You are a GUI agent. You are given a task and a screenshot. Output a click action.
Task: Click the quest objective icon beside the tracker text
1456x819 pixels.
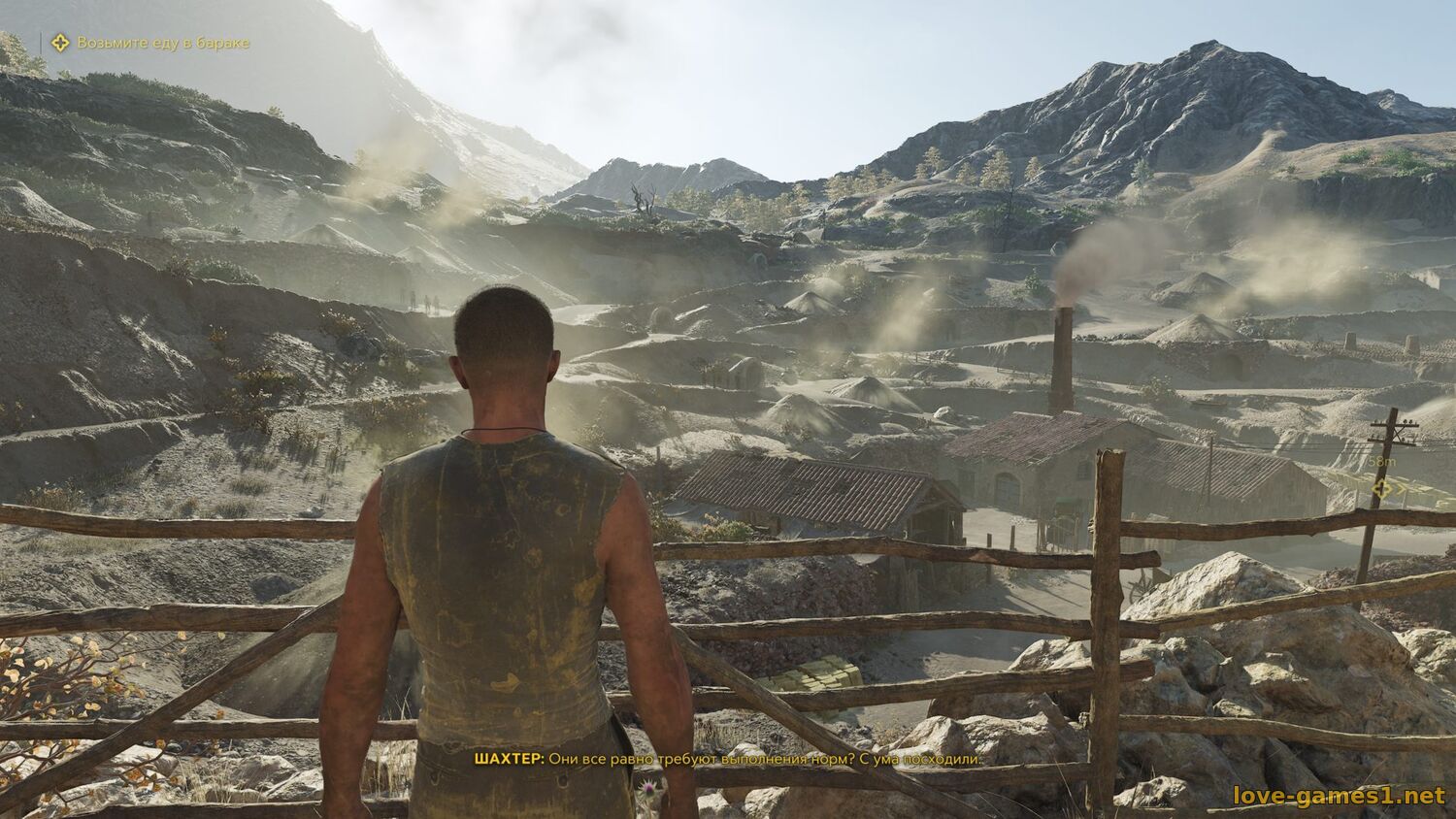pyautogui.click(x=60, y=43)
